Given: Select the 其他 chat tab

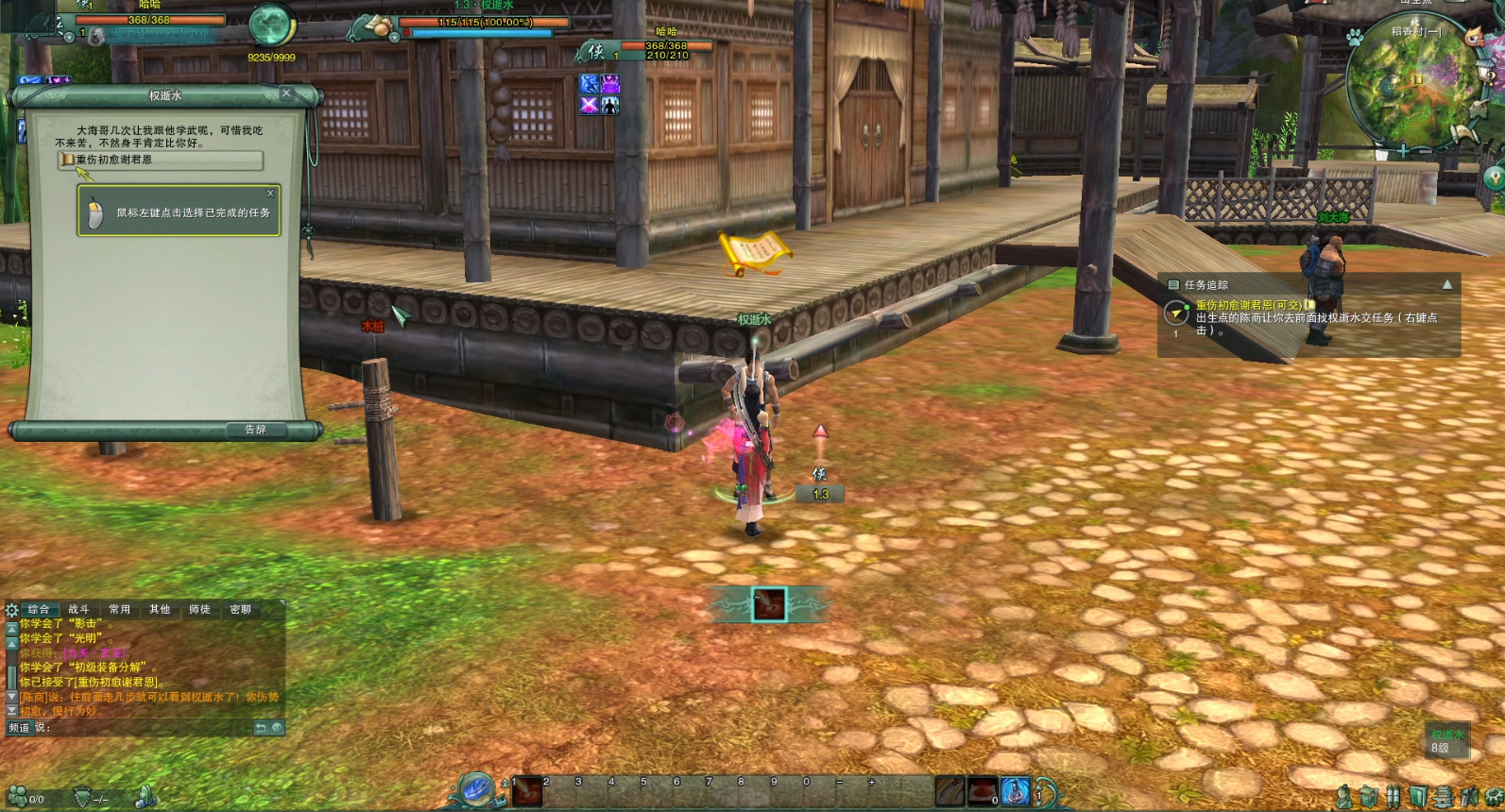Looking at the screenshot, I should click(x=160, y=610).
